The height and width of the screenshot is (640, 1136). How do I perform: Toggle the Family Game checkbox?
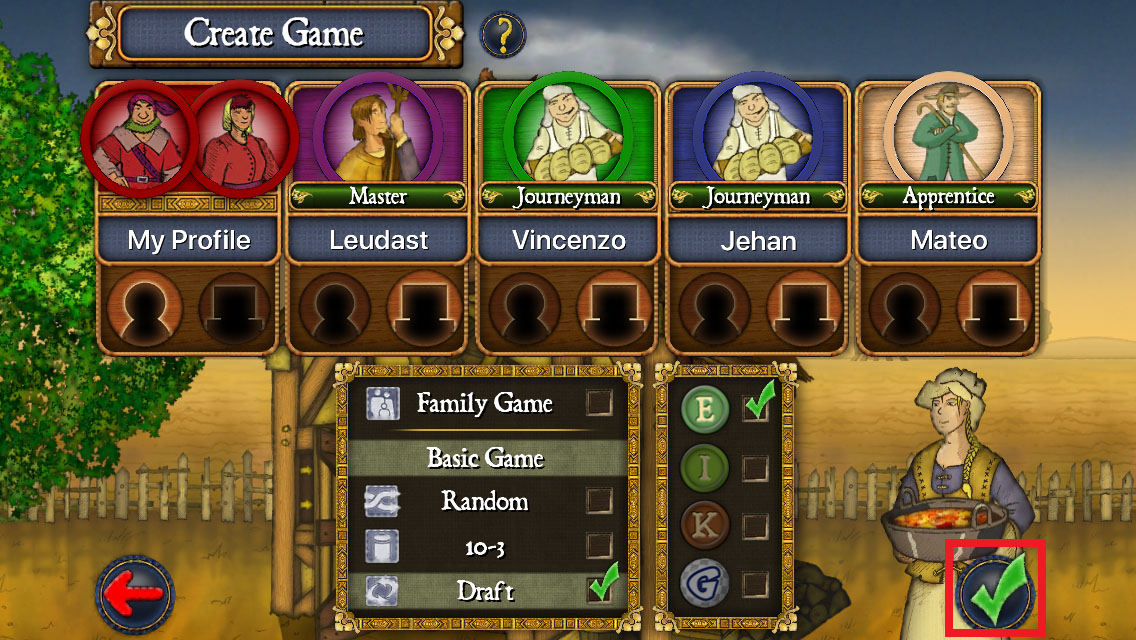point(599,403)
